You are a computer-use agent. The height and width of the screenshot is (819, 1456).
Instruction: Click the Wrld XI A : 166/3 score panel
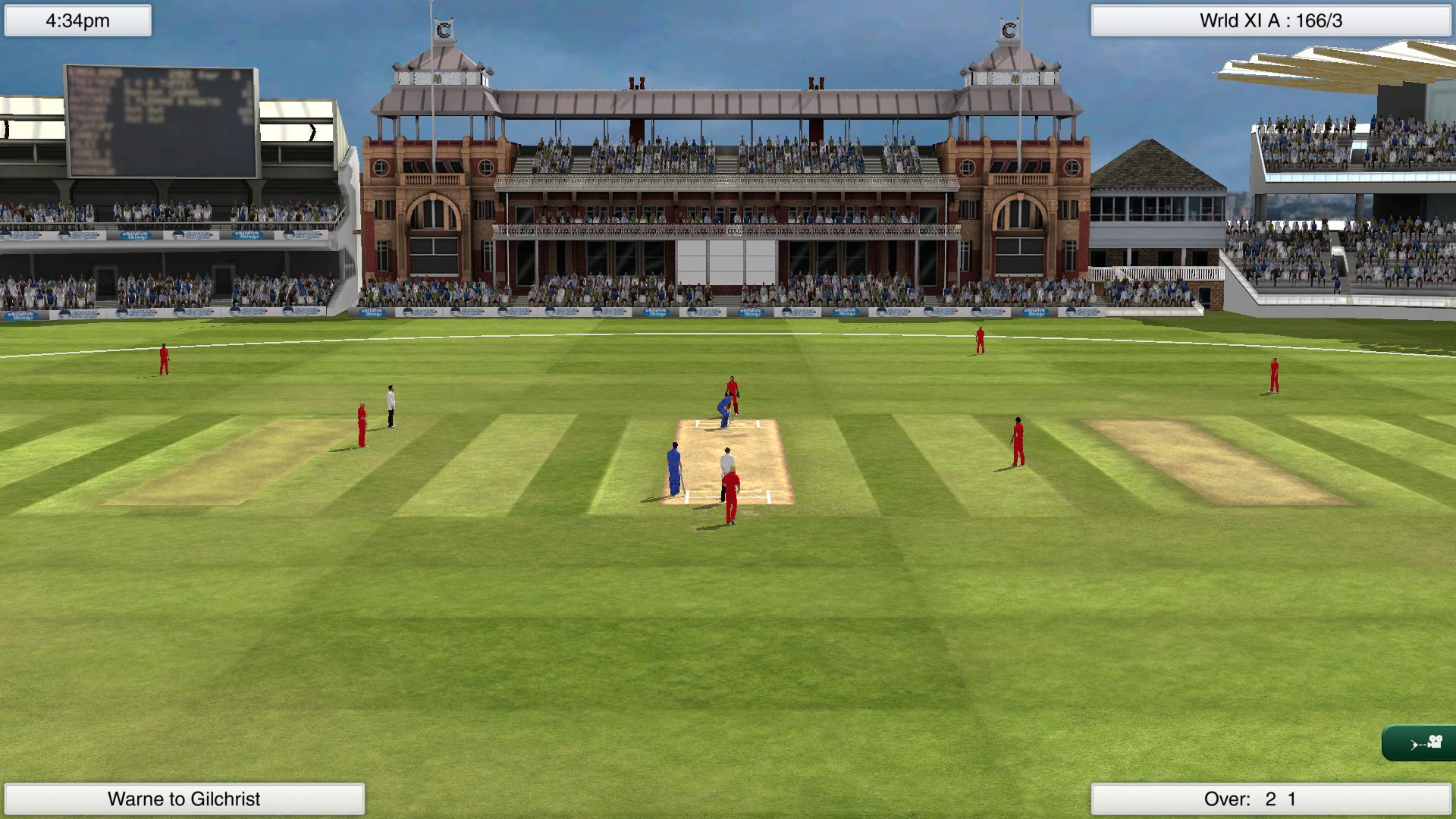1274,21
